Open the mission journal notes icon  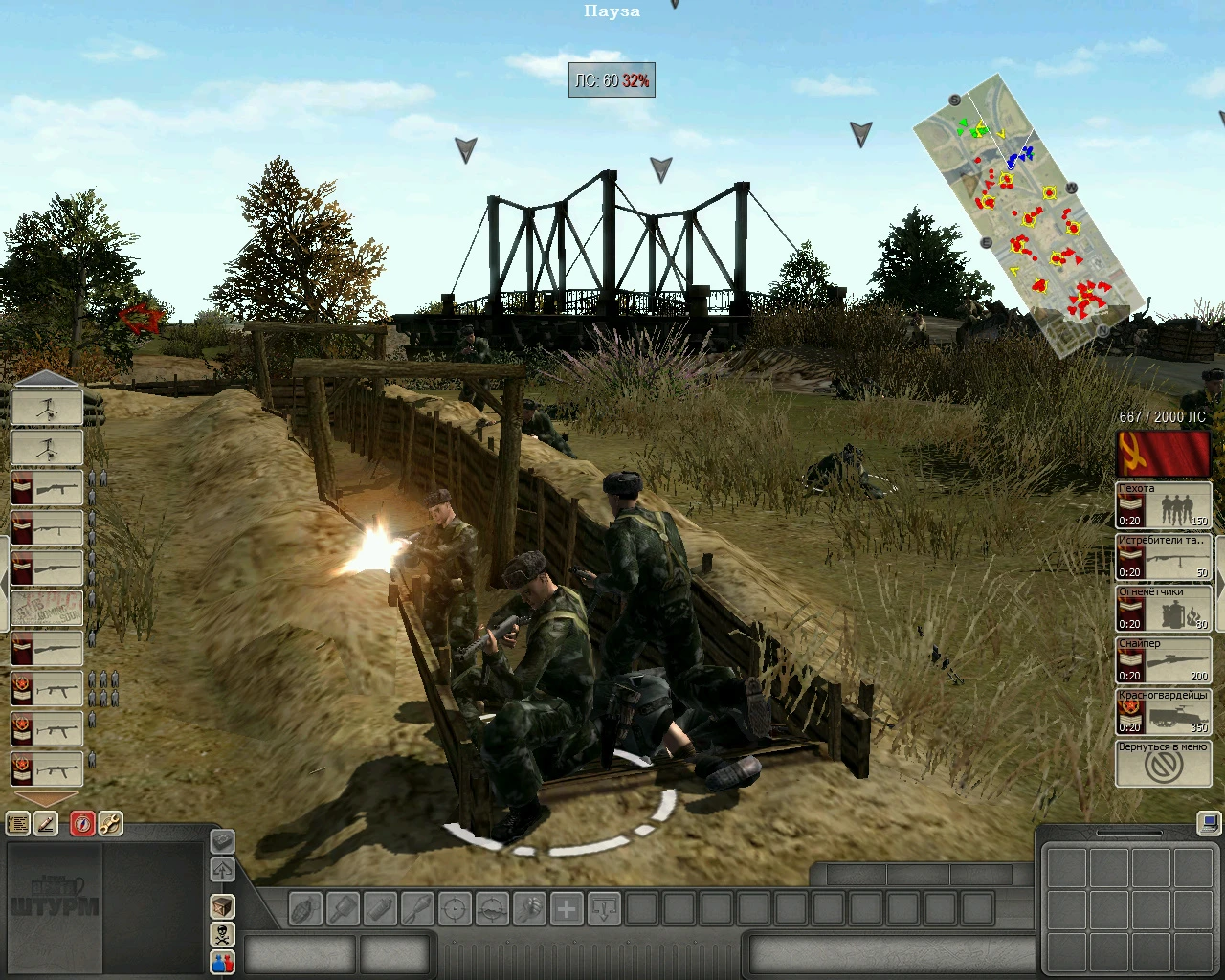(x=16, y=824)
